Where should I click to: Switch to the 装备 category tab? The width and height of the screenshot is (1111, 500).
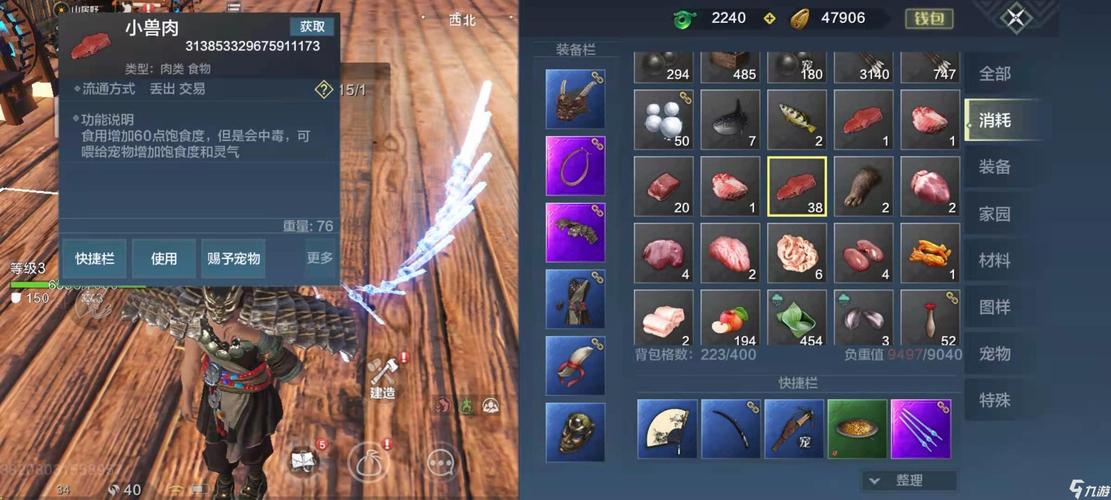pos(994,167)
